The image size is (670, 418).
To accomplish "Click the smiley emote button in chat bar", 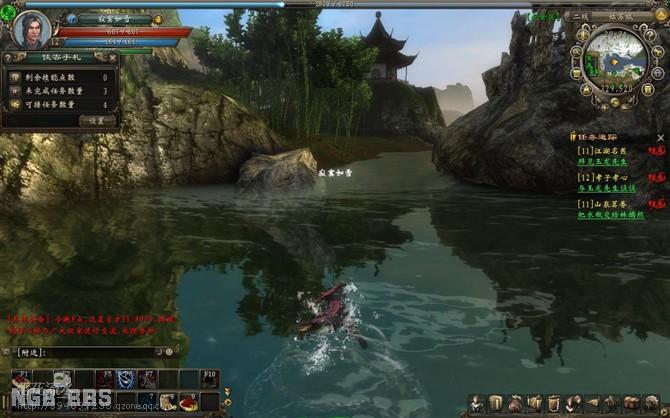I will tap(170, 352).
